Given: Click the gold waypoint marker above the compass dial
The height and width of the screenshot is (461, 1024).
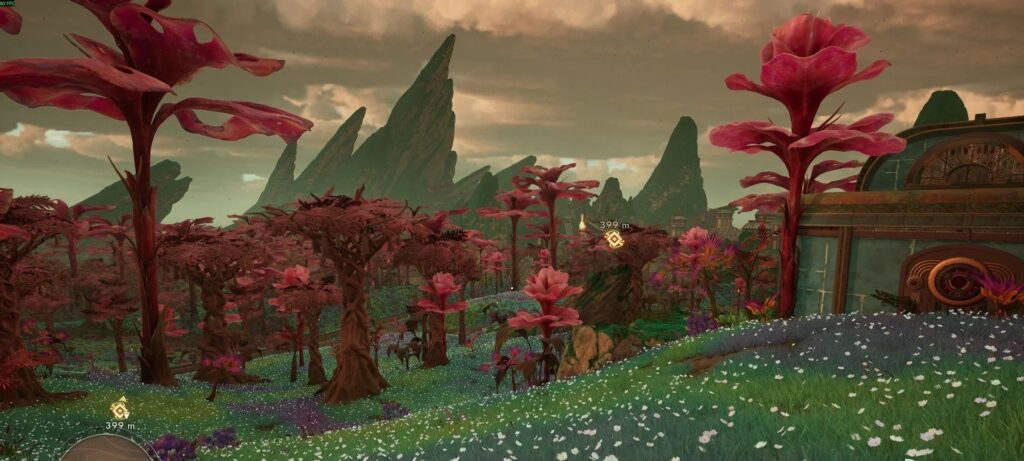Looking at the screenshot, I should (119, 408).
